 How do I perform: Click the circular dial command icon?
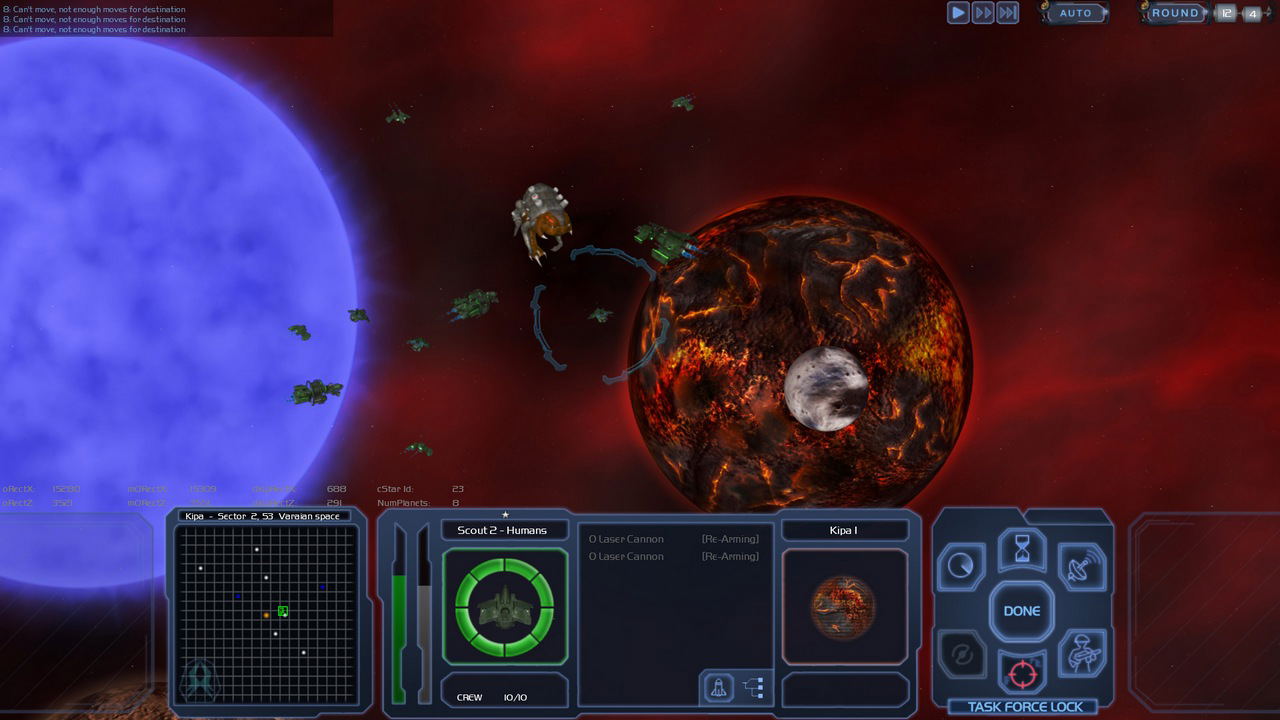tap(961, 567)
